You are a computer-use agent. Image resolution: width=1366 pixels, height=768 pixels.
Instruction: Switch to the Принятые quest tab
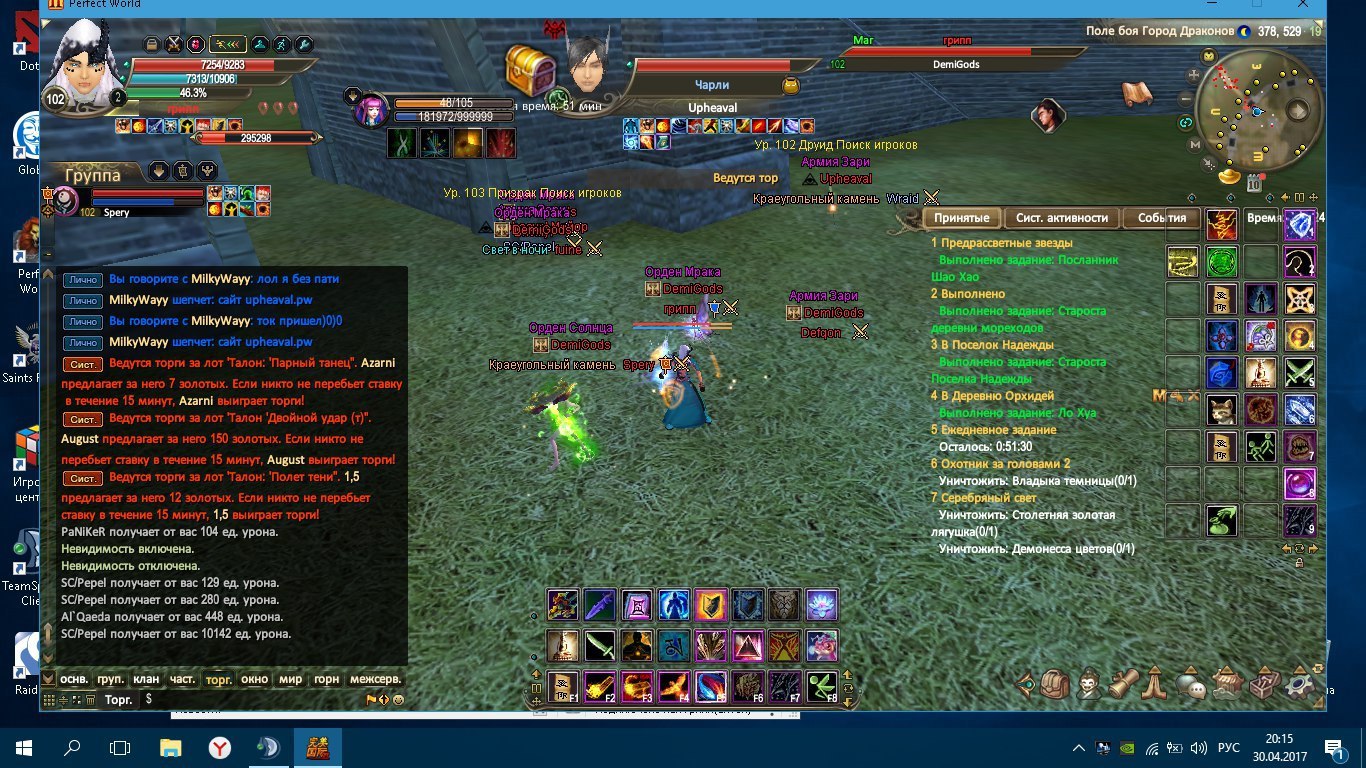click(962, 218)
